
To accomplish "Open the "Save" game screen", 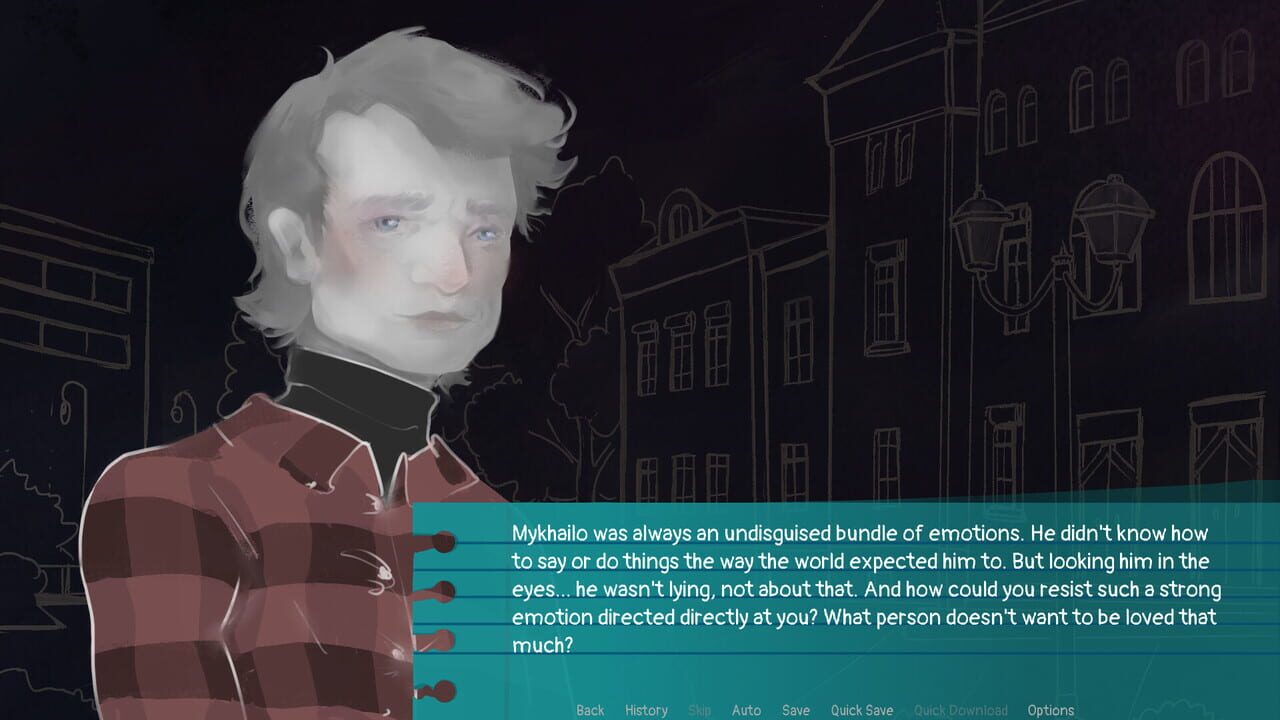I will [796, 710].
